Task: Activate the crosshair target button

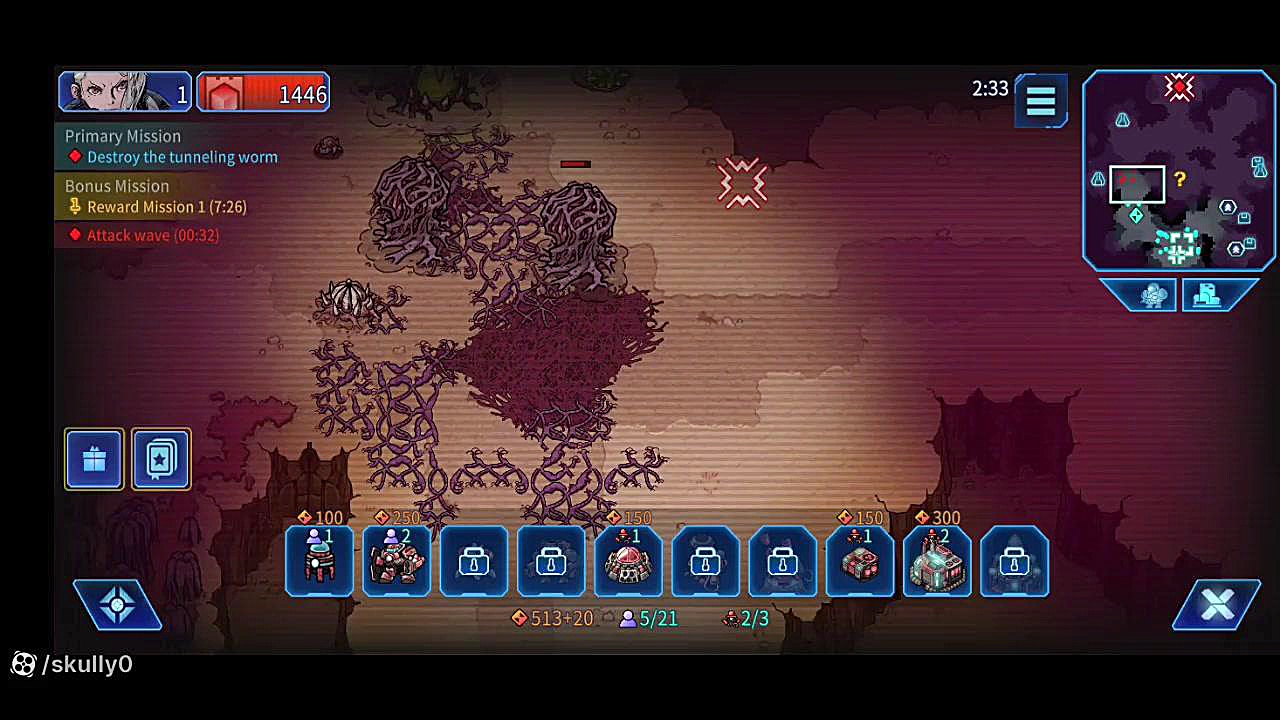Action: click(x=117, y=604)
